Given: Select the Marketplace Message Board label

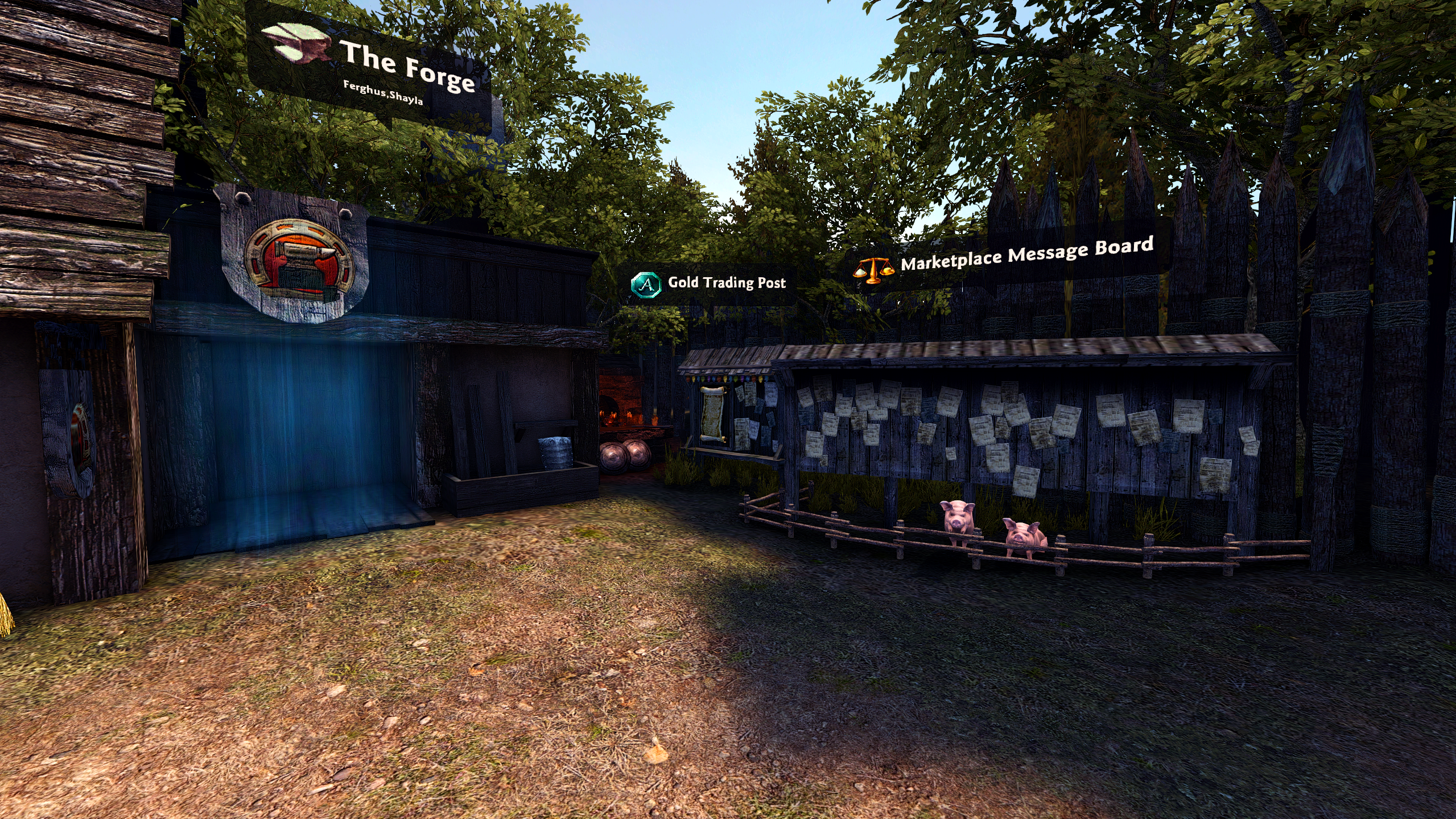Looking at the screenshot, I should click(1026, 254).
